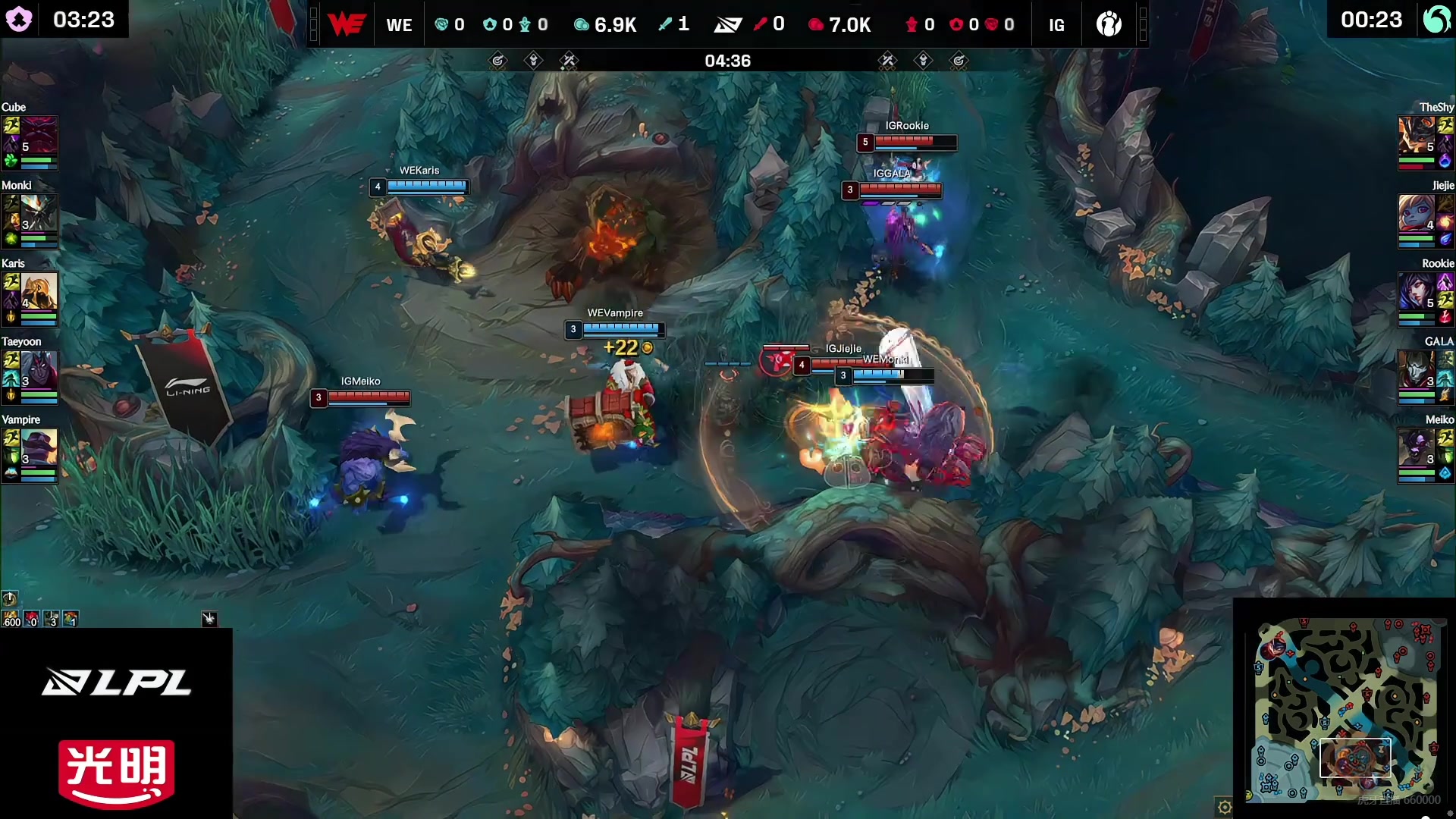Select TheShy's champion portrait
The height and width of the screenshot is (819, 1456).
[x=1417, y=135]
